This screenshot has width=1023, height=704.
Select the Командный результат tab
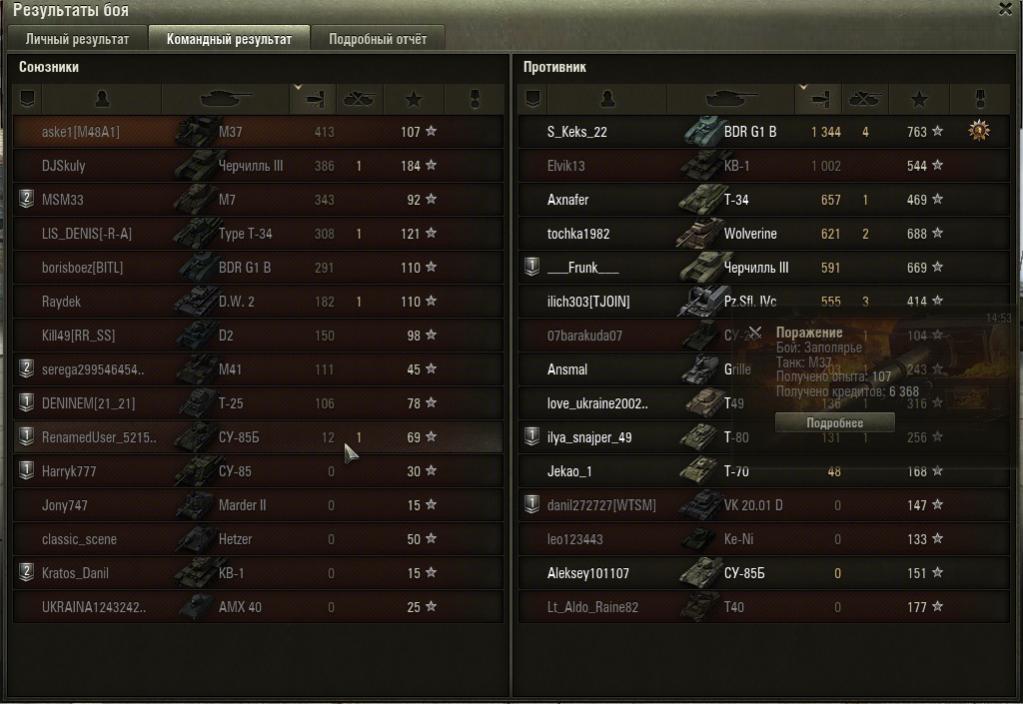229,40
